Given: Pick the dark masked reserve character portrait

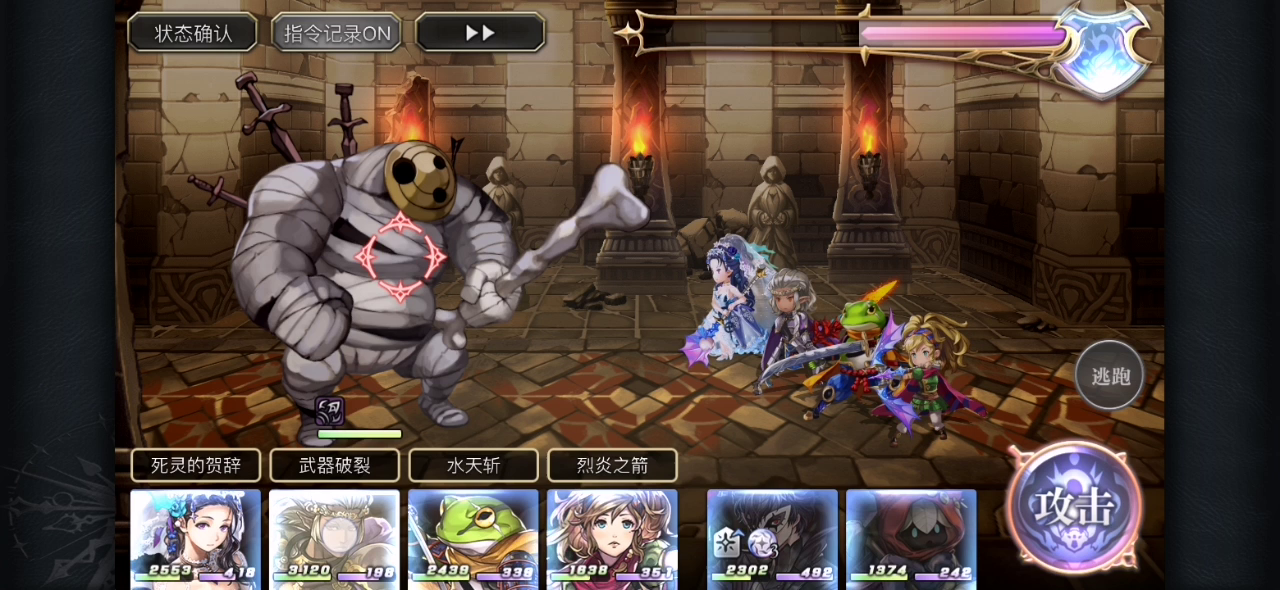Looking at the screenshot, I should 772,537.
